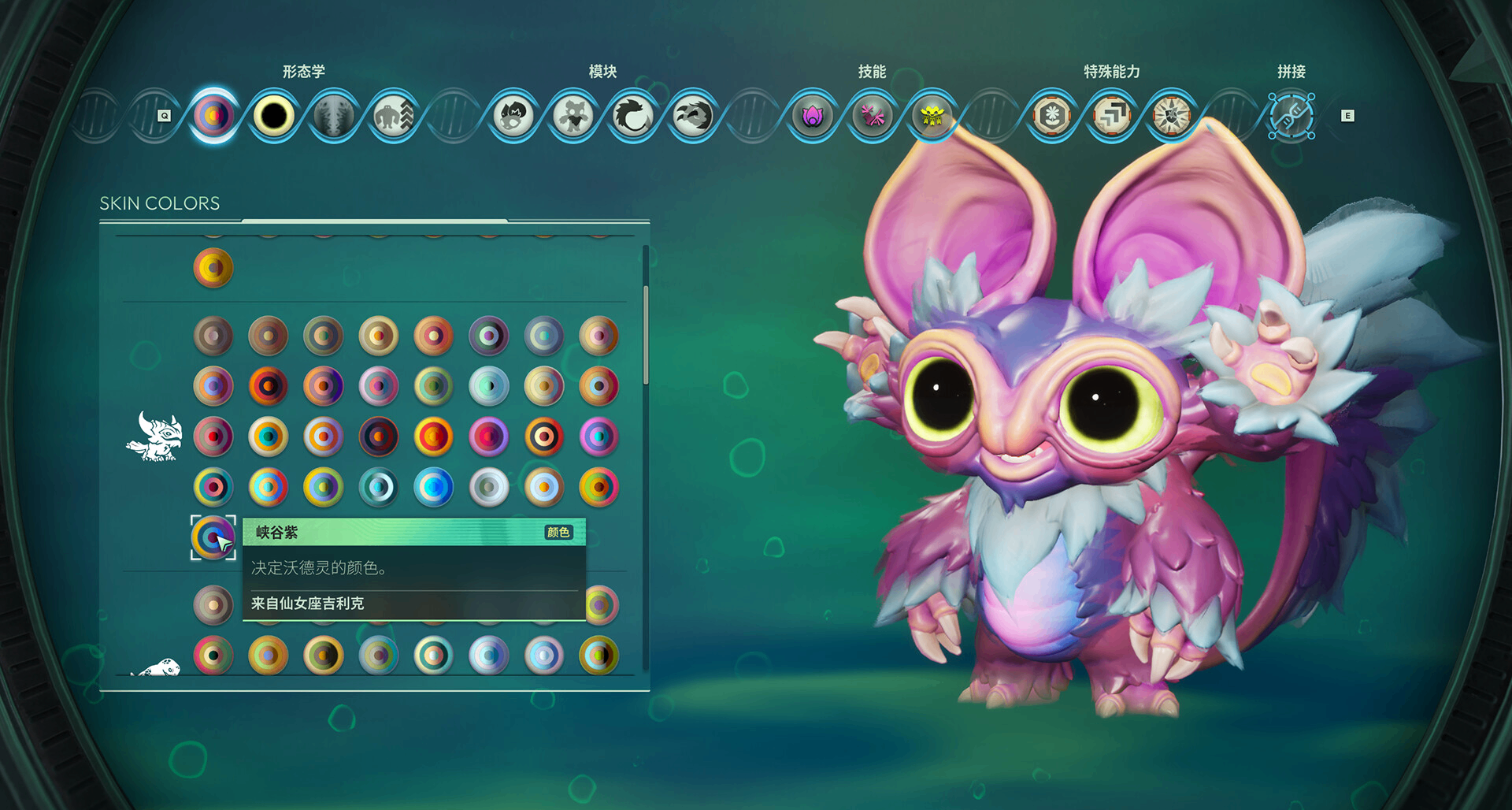Pick the highlighted Canyon Purple swatch
The height and width of the screenshot is (810, 1512).
[x=213, y=537]
